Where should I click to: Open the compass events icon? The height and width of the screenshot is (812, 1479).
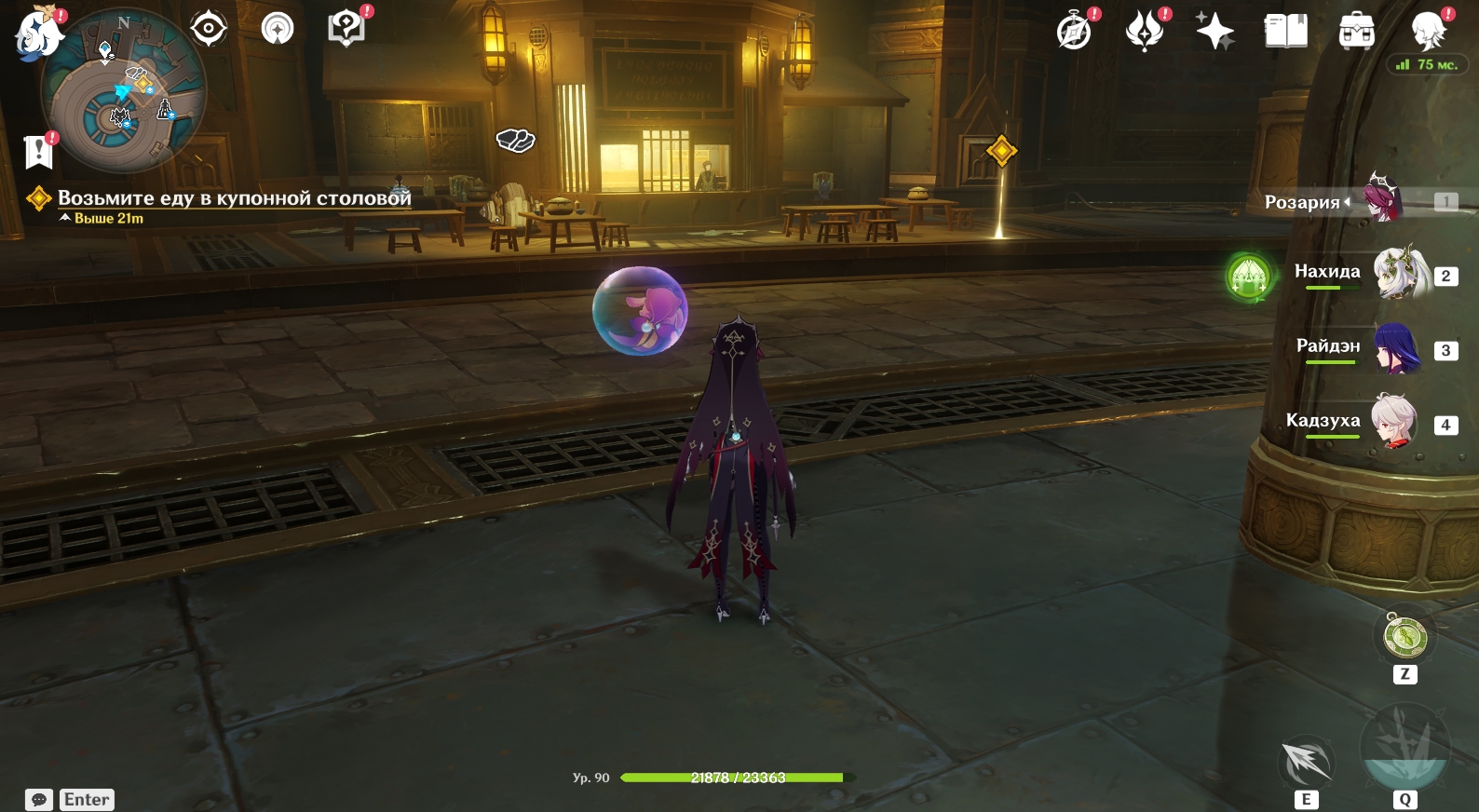pyautogui.click(x=1075, y=32)
